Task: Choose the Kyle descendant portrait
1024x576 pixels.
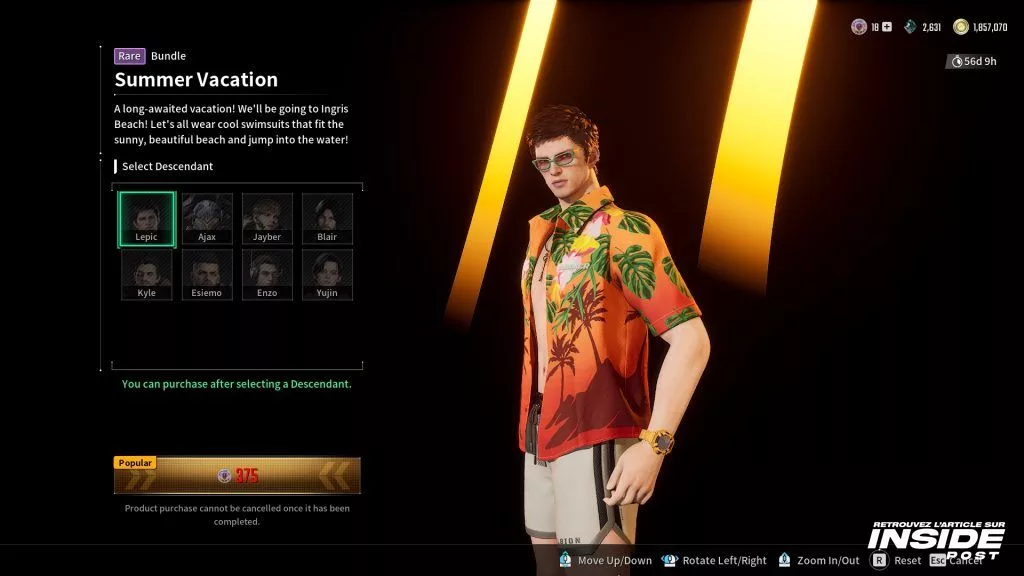Action: [x=147, y=275]
